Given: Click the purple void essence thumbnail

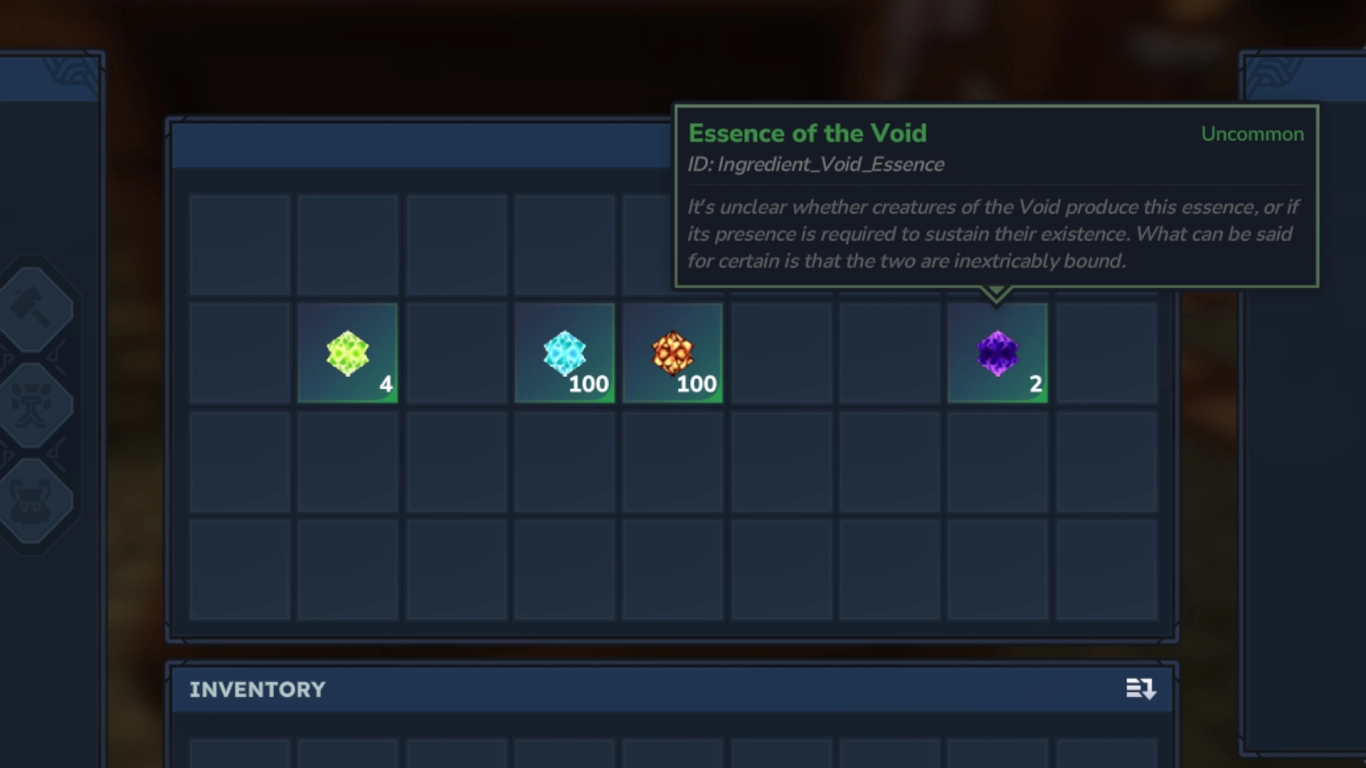Looking at the screenshot, I should [x=997, y=352].
